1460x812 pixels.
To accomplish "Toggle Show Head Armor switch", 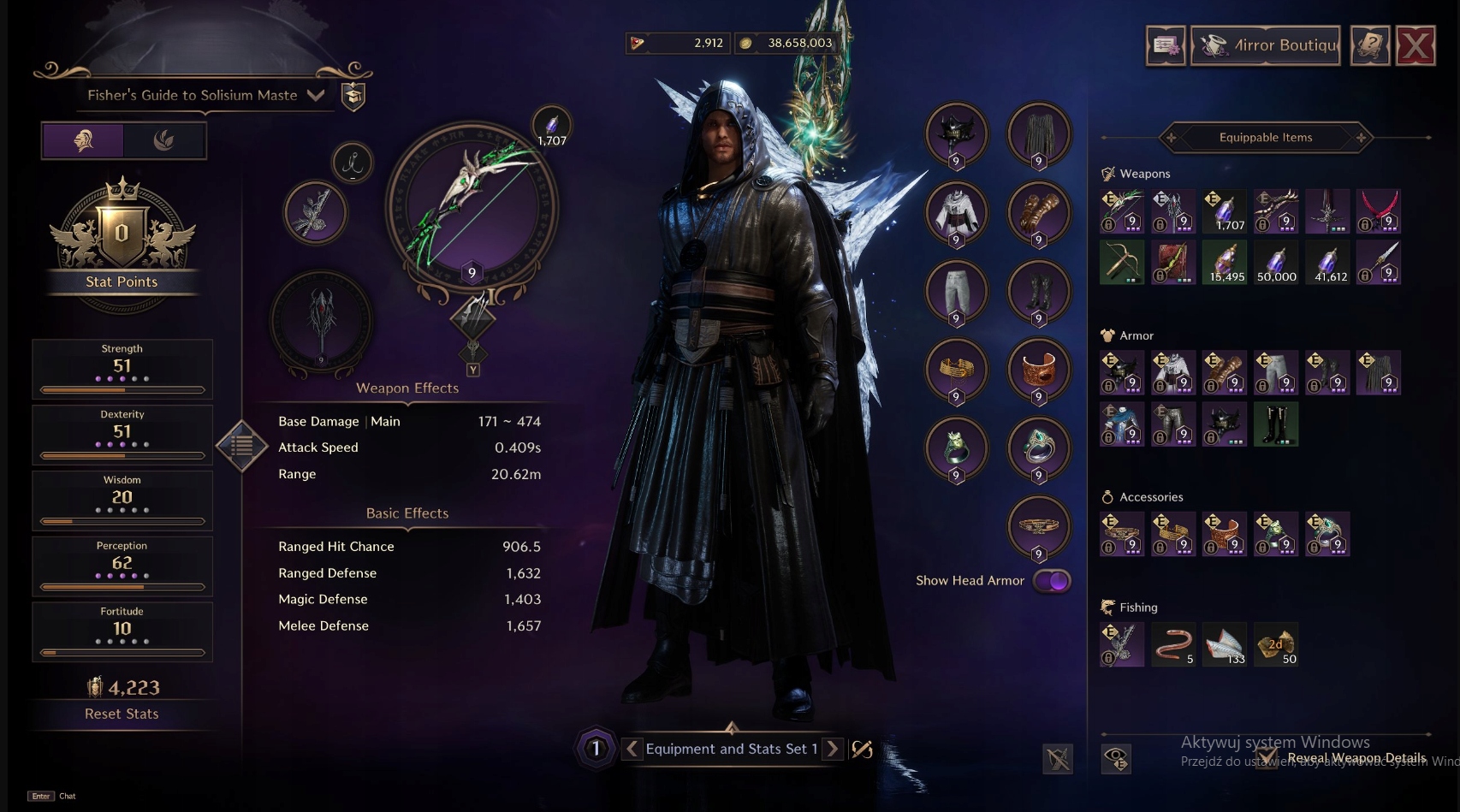I will pyautogui.click(x=1052, y=581).
